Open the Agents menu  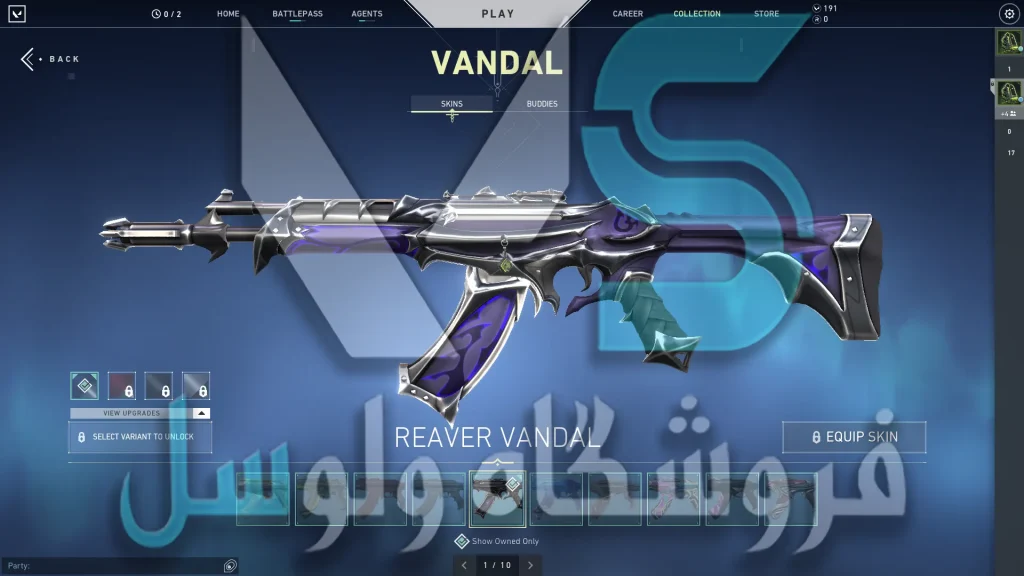click(x=367, y=14)
